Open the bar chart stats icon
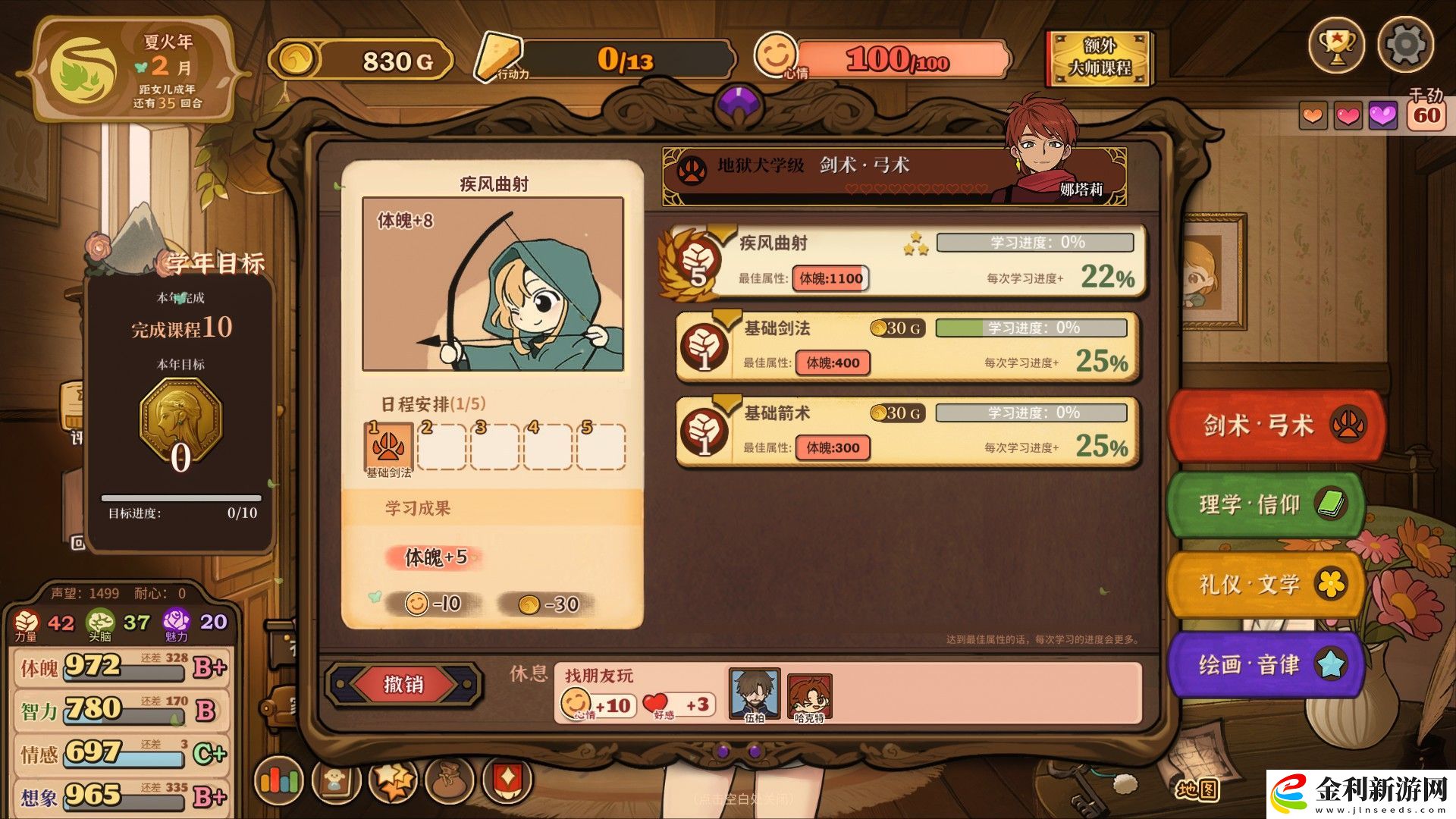 tap(279, 780)
